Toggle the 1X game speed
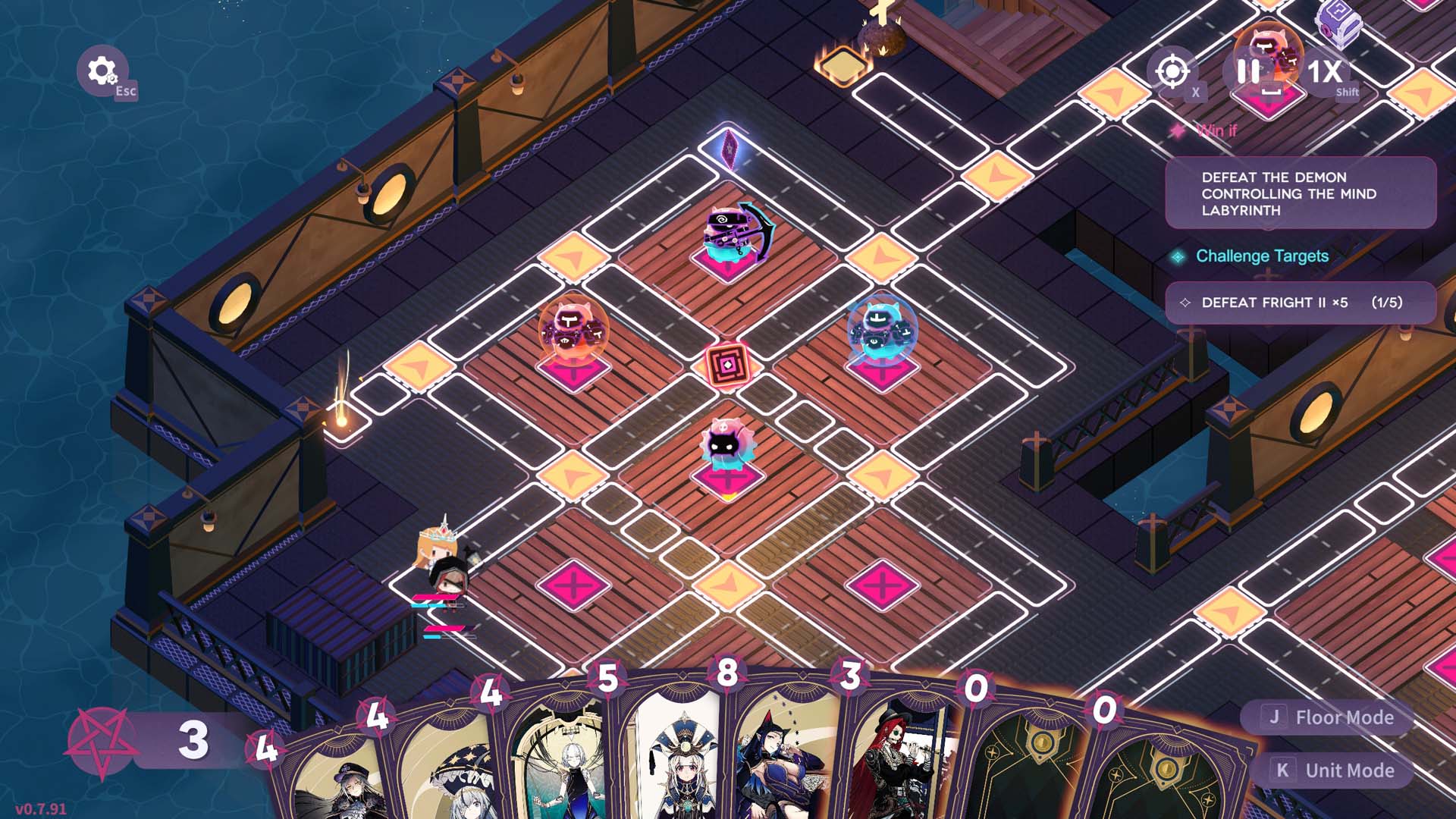 point(1325,73)
